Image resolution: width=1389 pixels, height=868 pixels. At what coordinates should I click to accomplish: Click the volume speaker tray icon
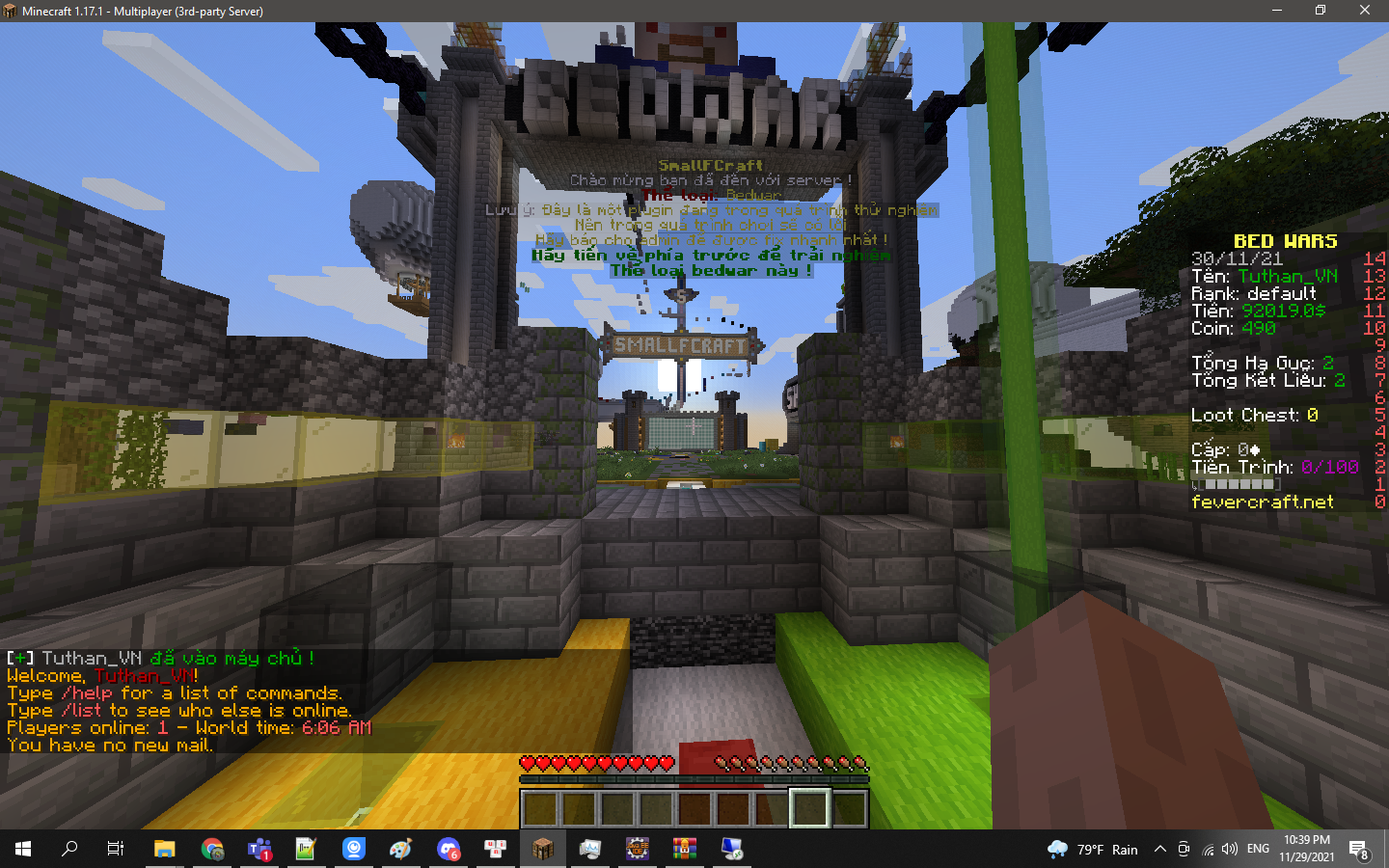(x=1230, y=849)
